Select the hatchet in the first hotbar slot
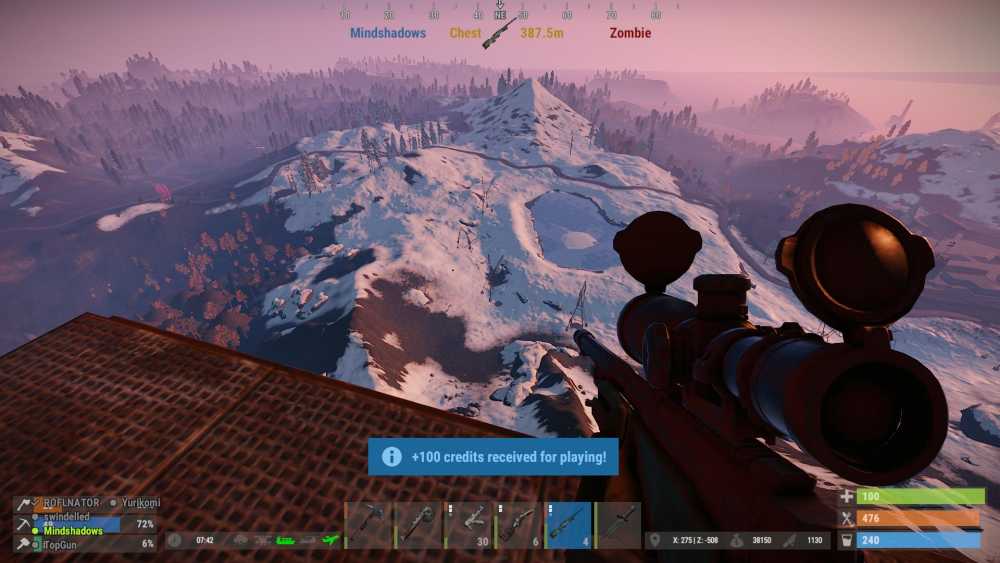The height and width of the screenshot is (563, 1000). pos(369,525)
